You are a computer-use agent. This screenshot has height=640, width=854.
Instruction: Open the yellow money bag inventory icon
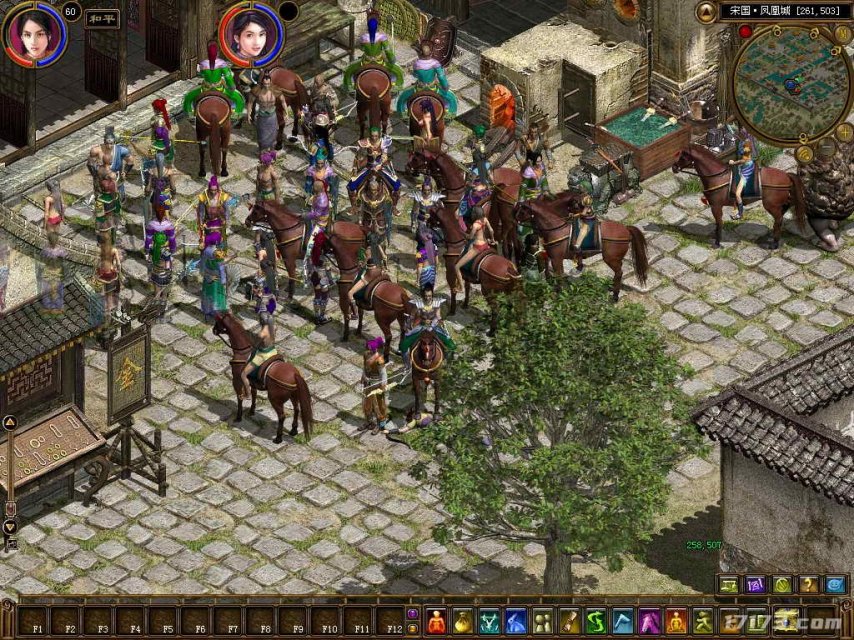462,621
